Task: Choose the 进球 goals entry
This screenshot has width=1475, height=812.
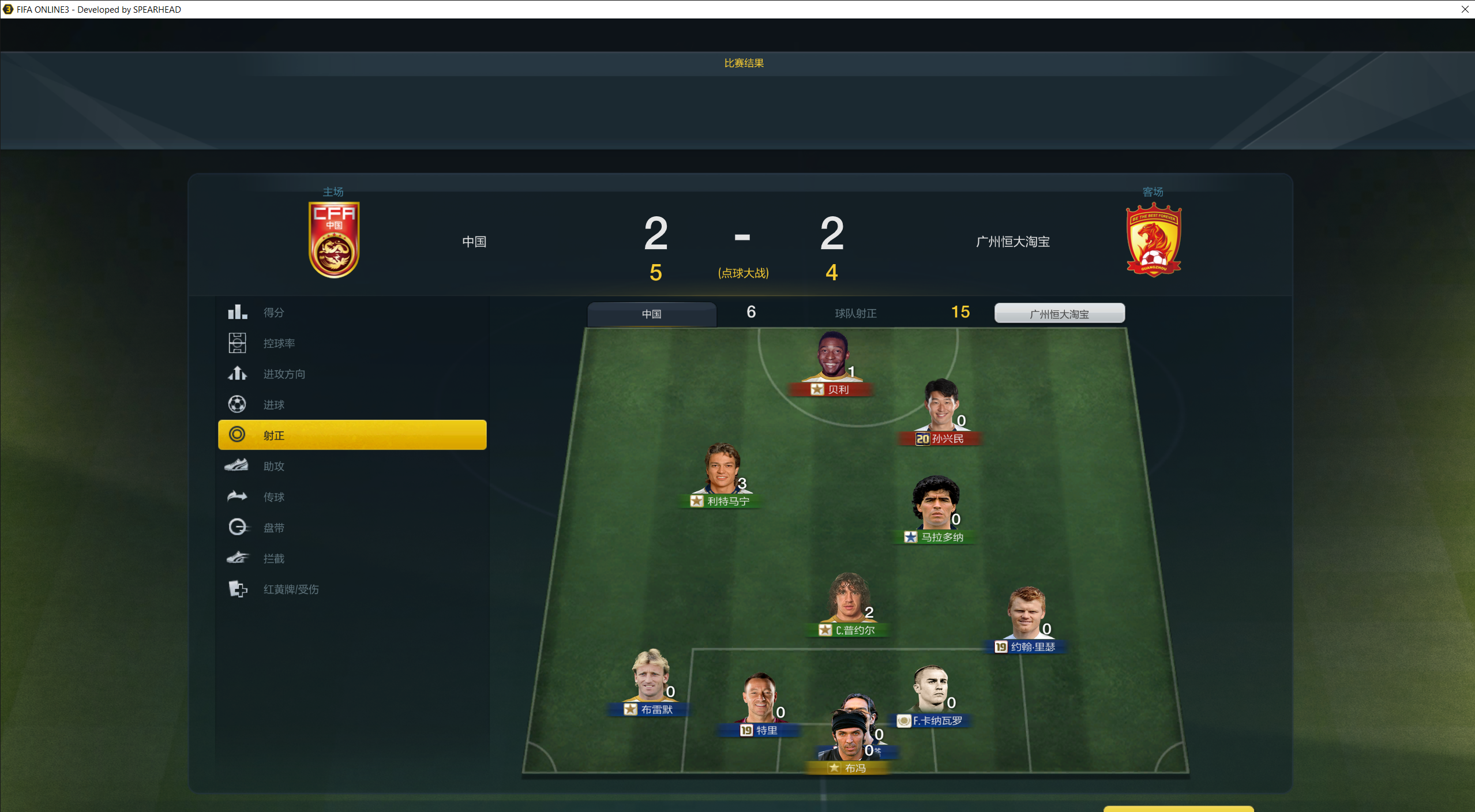Action: point(273,405)
